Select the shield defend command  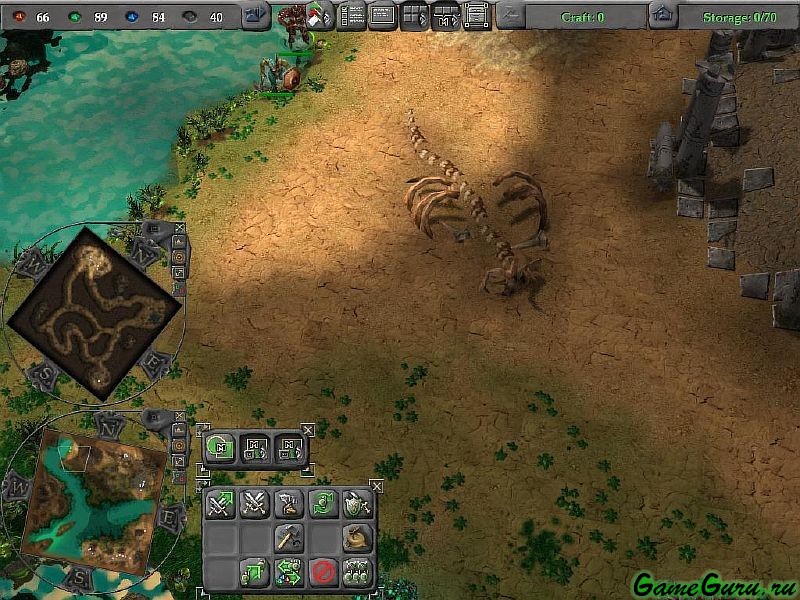(x=356, y=504)
